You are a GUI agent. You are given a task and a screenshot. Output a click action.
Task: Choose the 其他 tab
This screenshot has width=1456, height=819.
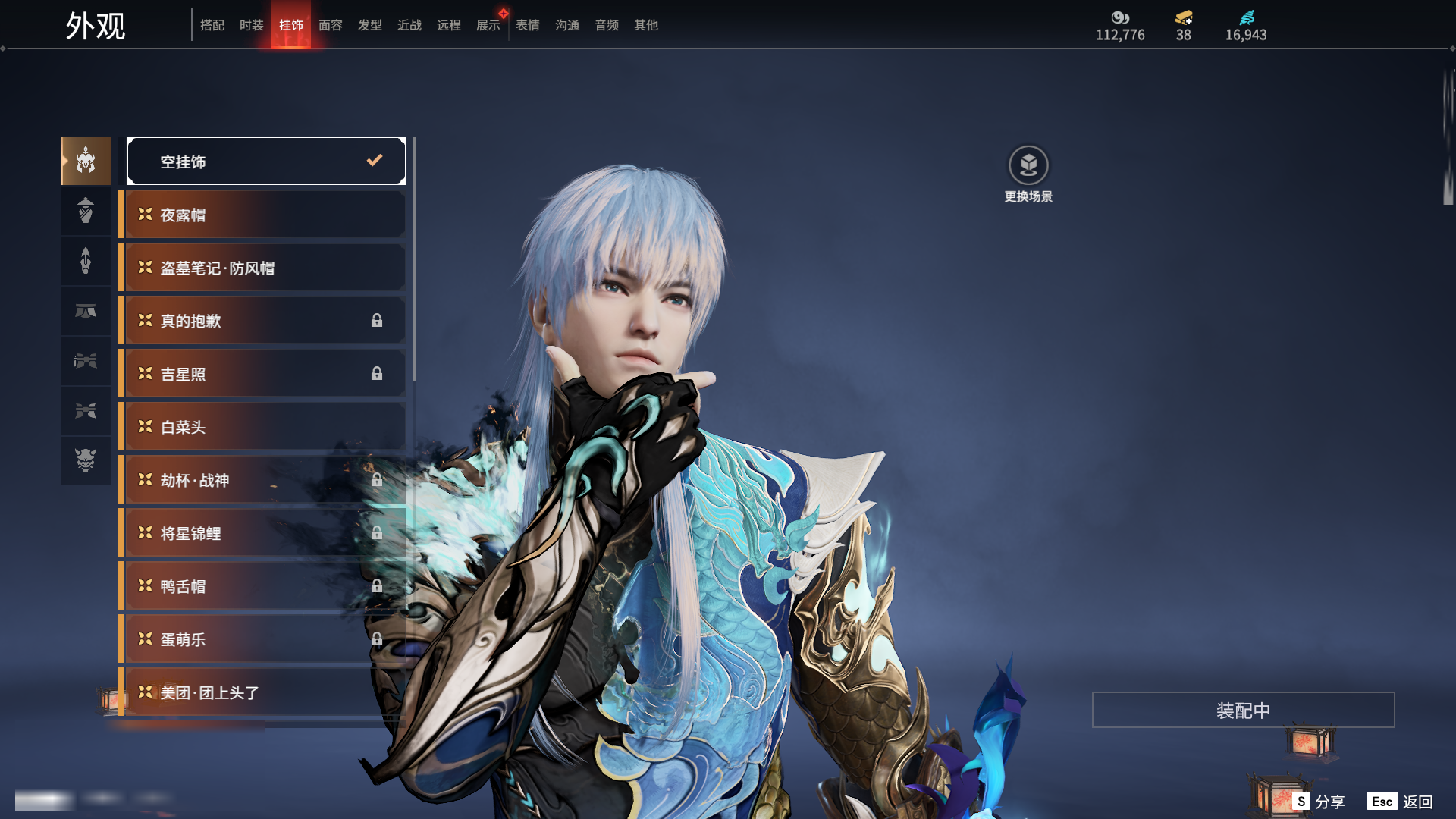pyautogui.click(x=645, y=25)
